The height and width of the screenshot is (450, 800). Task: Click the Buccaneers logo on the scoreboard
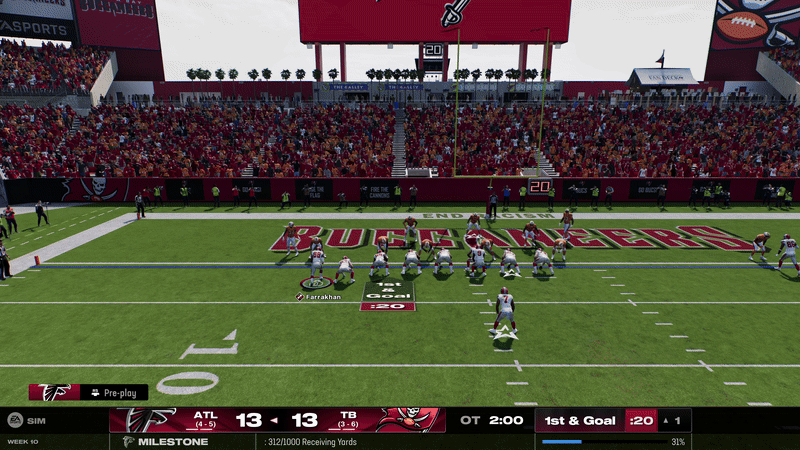(x=409, y=420)
